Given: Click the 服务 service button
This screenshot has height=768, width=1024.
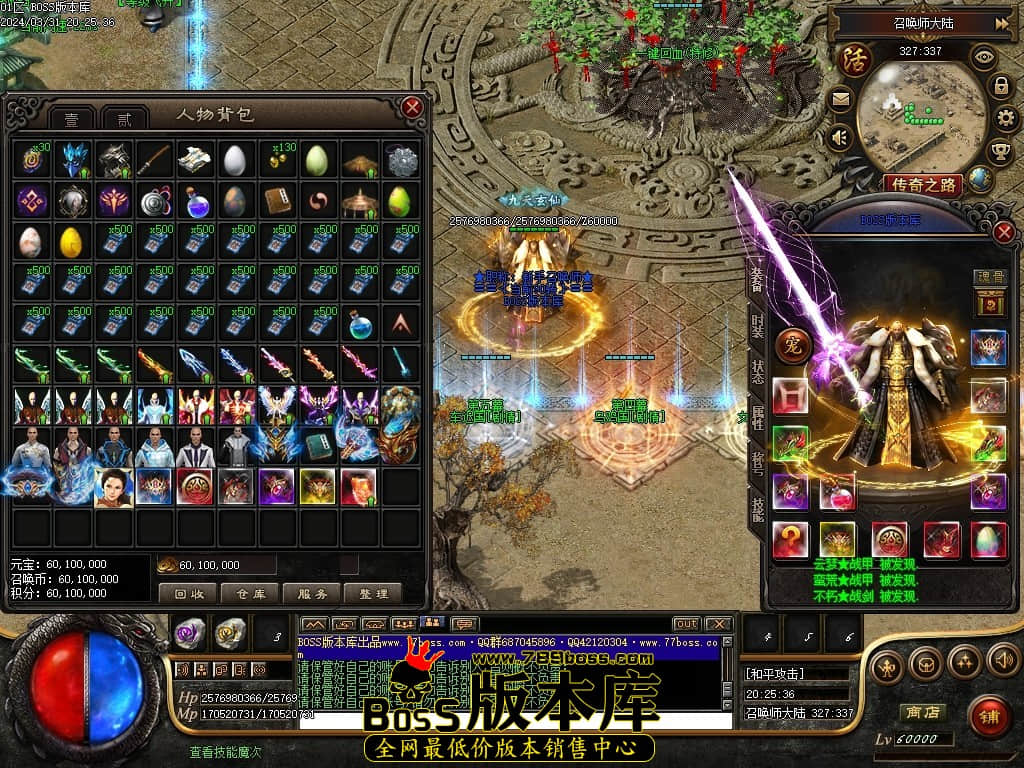Looking at the screenshot, I should tap(312, 594).
